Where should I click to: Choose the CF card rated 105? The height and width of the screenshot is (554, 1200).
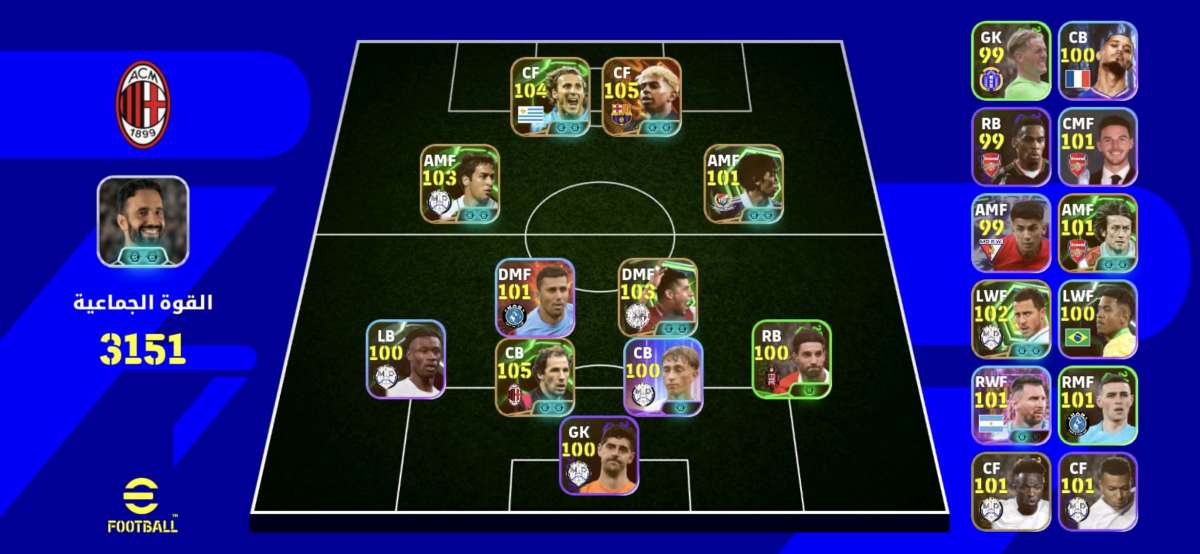point(642,97)
